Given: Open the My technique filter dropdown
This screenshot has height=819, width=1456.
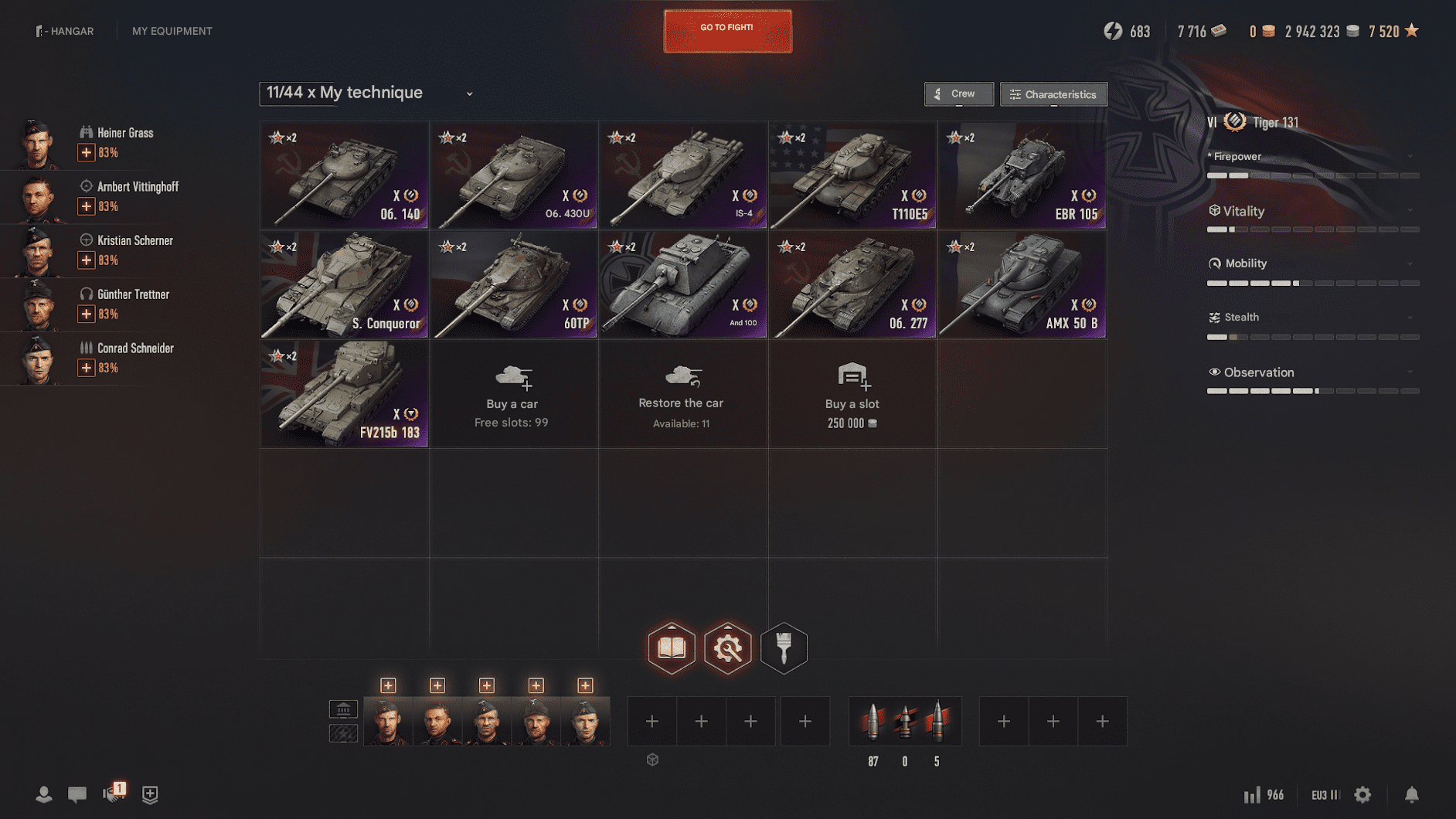Looking at the screenshot, I should pos(469,93).
